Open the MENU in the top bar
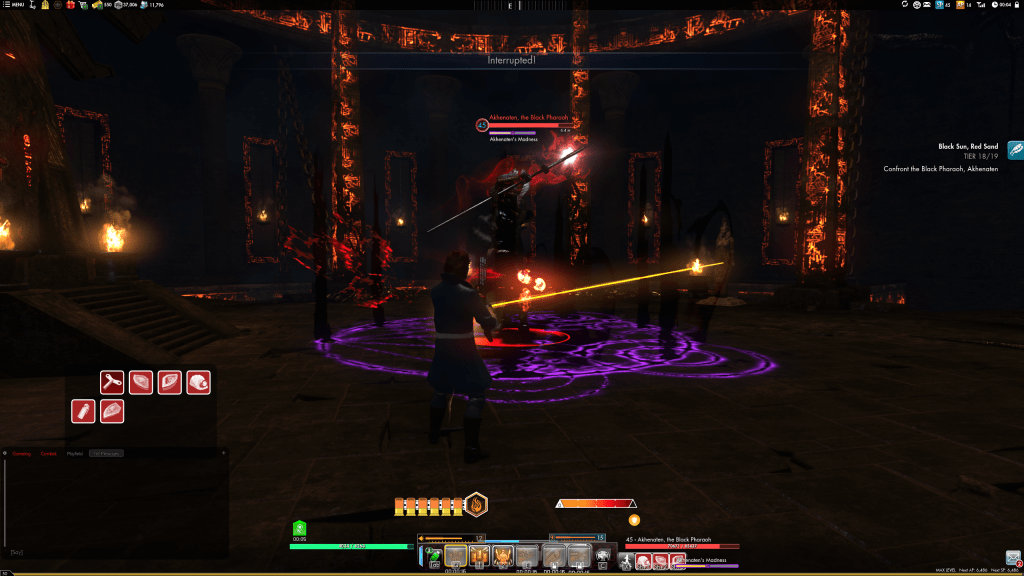The image size is (1024, 576). [x=15, y=5]
